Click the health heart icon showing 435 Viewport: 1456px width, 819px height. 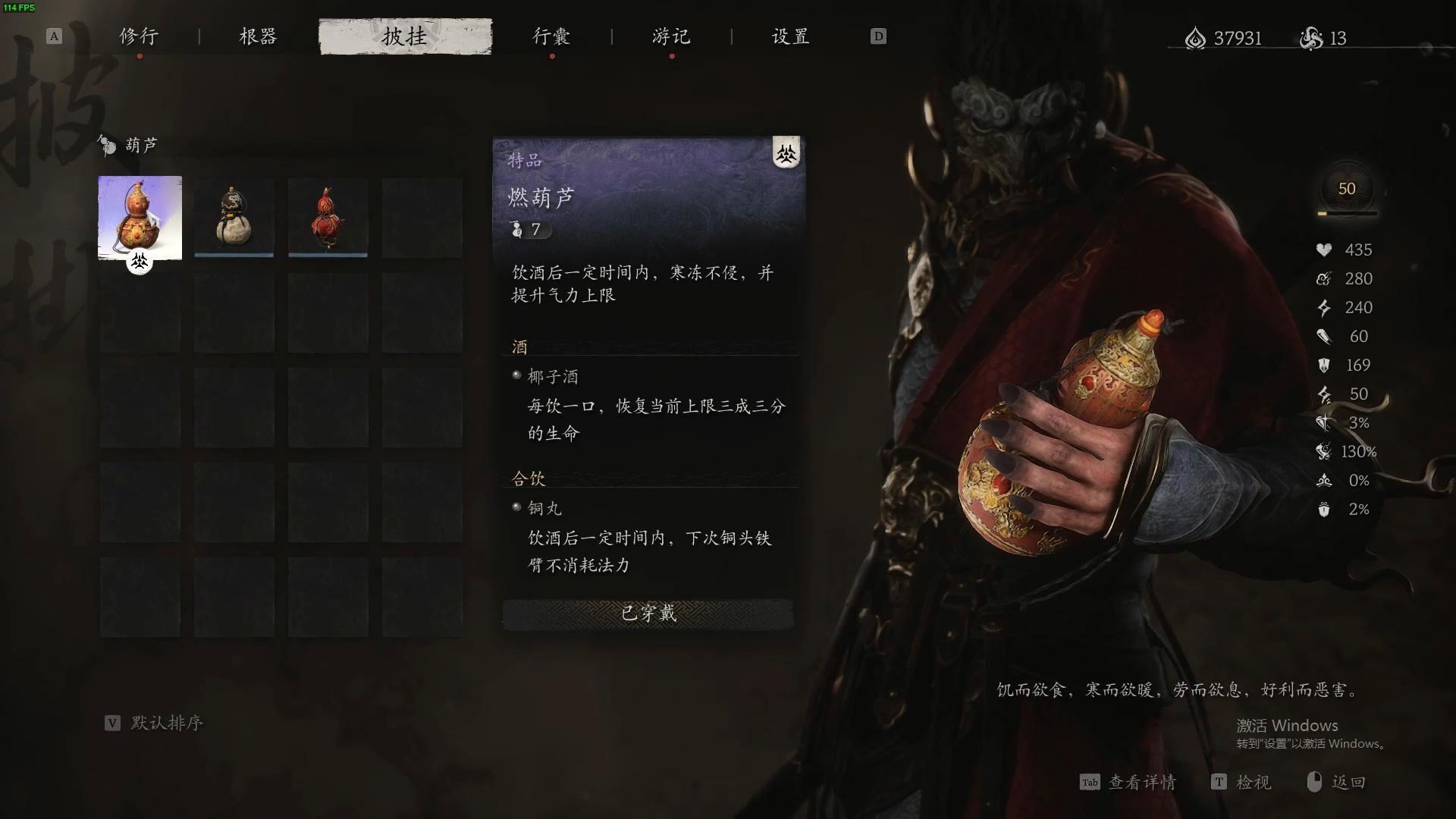pyautogui.click(x=1324, y=249)
